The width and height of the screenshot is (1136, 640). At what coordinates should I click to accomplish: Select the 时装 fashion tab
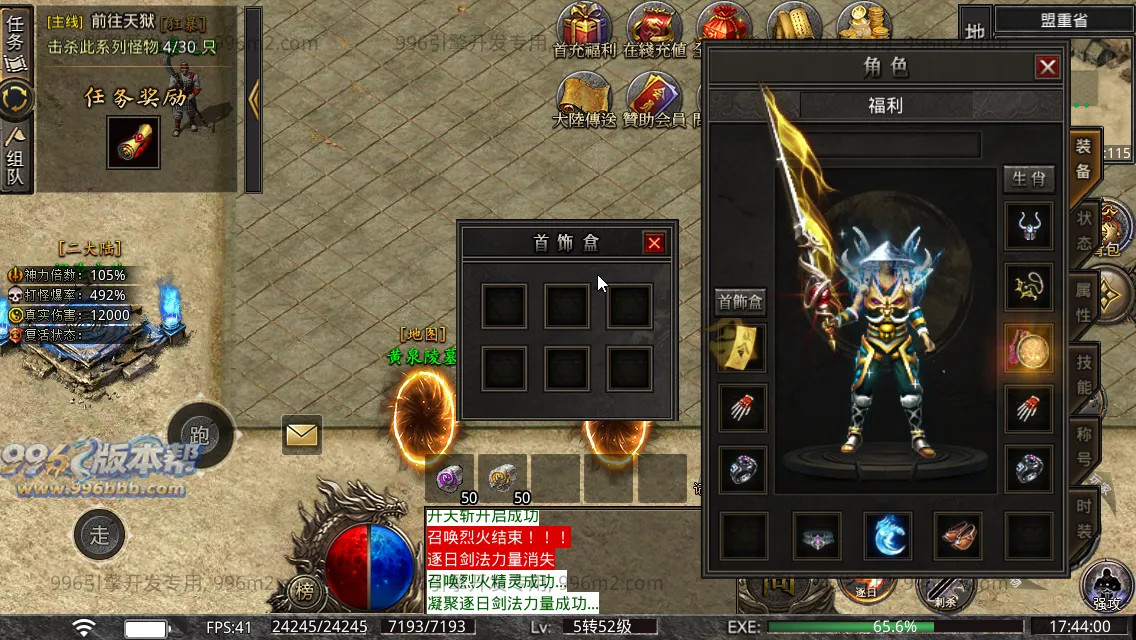pyautogui.click(x=1084, y=517)
